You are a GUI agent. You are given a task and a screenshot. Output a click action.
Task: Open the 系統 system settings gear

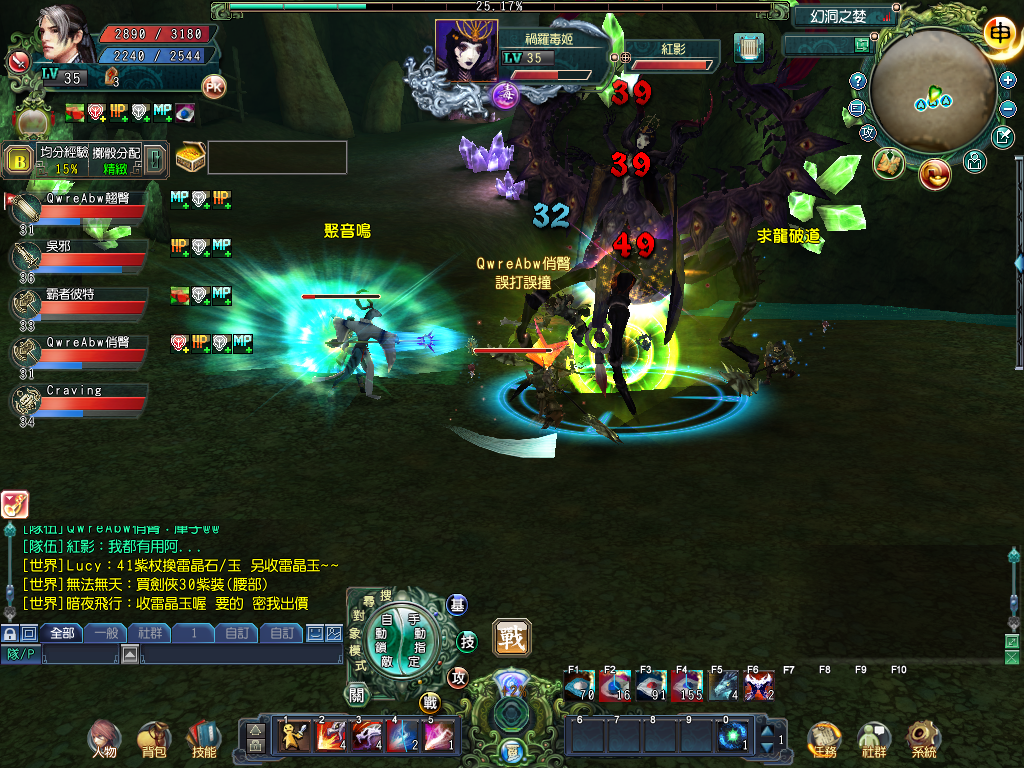tap(923, 736)
